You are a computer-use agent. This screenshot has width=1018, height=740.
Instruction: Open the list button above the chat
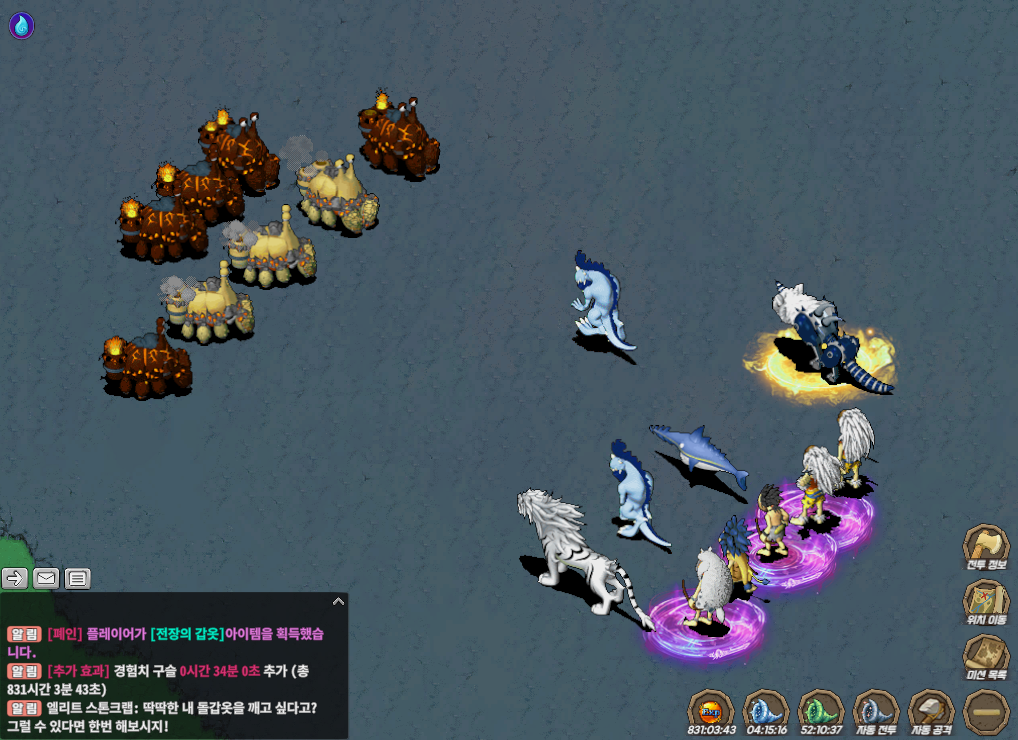tap(77, 577)
